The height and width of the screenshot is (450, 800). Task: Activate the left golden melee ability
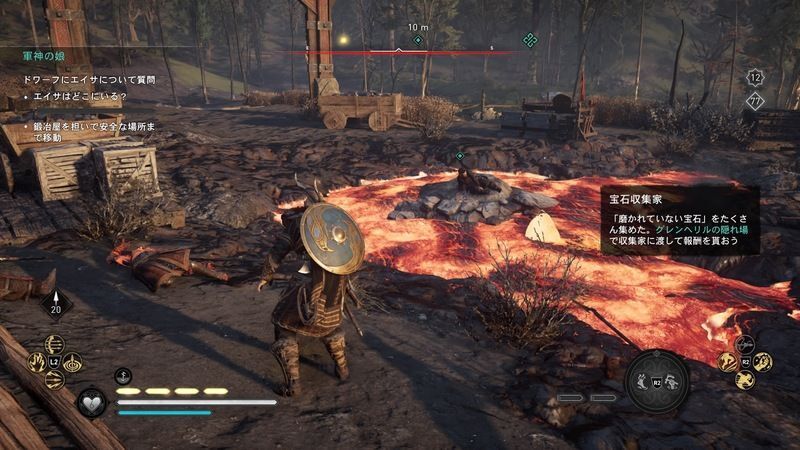point(727,362)
